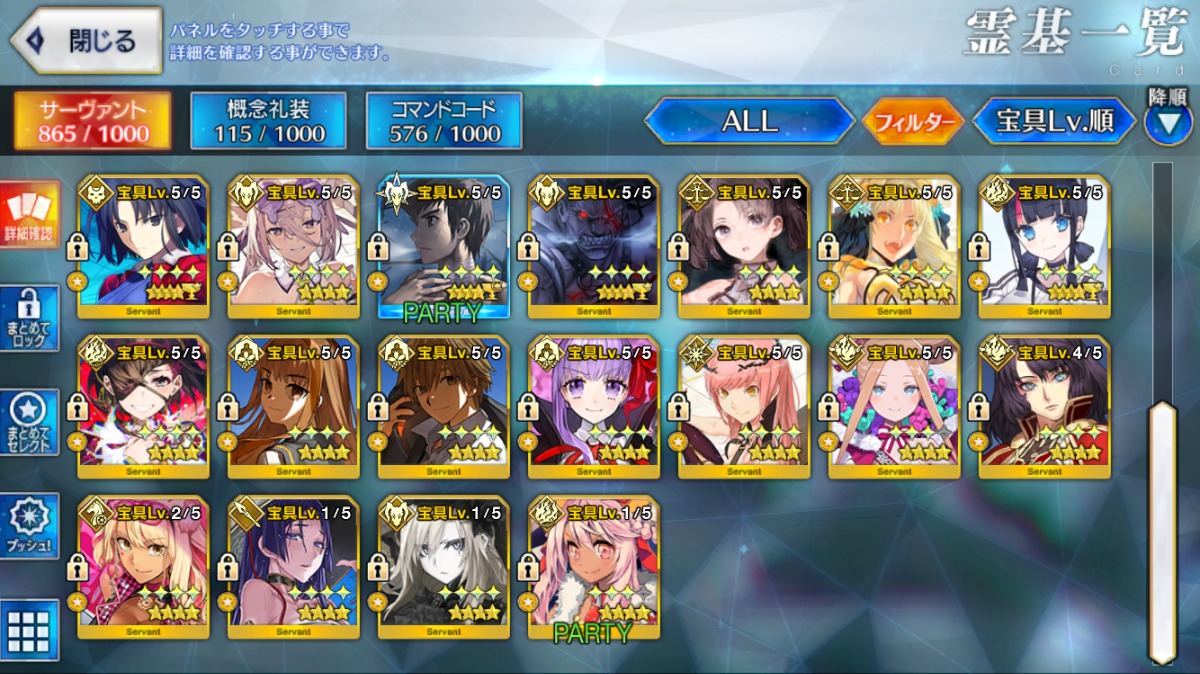Select the dark armored red-eyed servant card
The width and height of the screenshot is (1200, 674).
[593, 246]
